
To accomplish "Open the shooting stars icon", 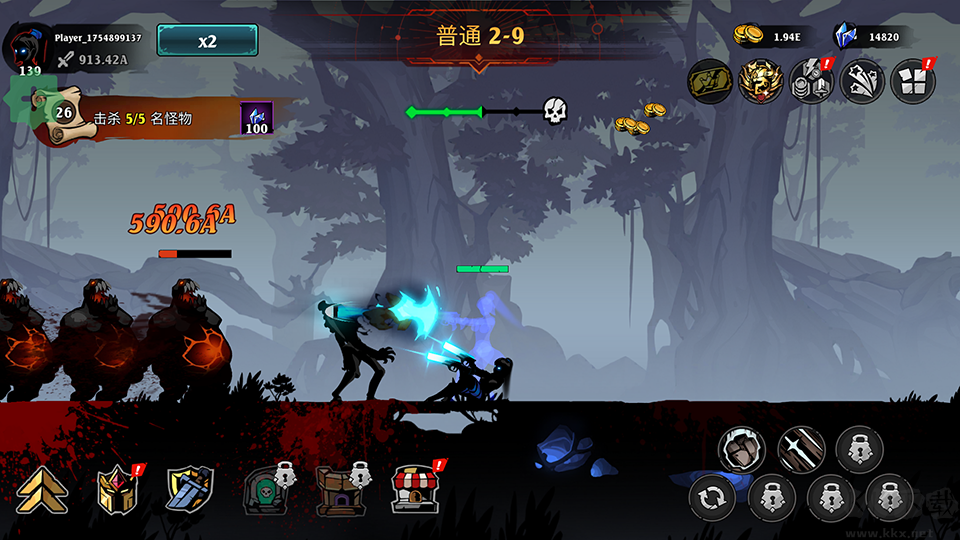I will (861, 80).
